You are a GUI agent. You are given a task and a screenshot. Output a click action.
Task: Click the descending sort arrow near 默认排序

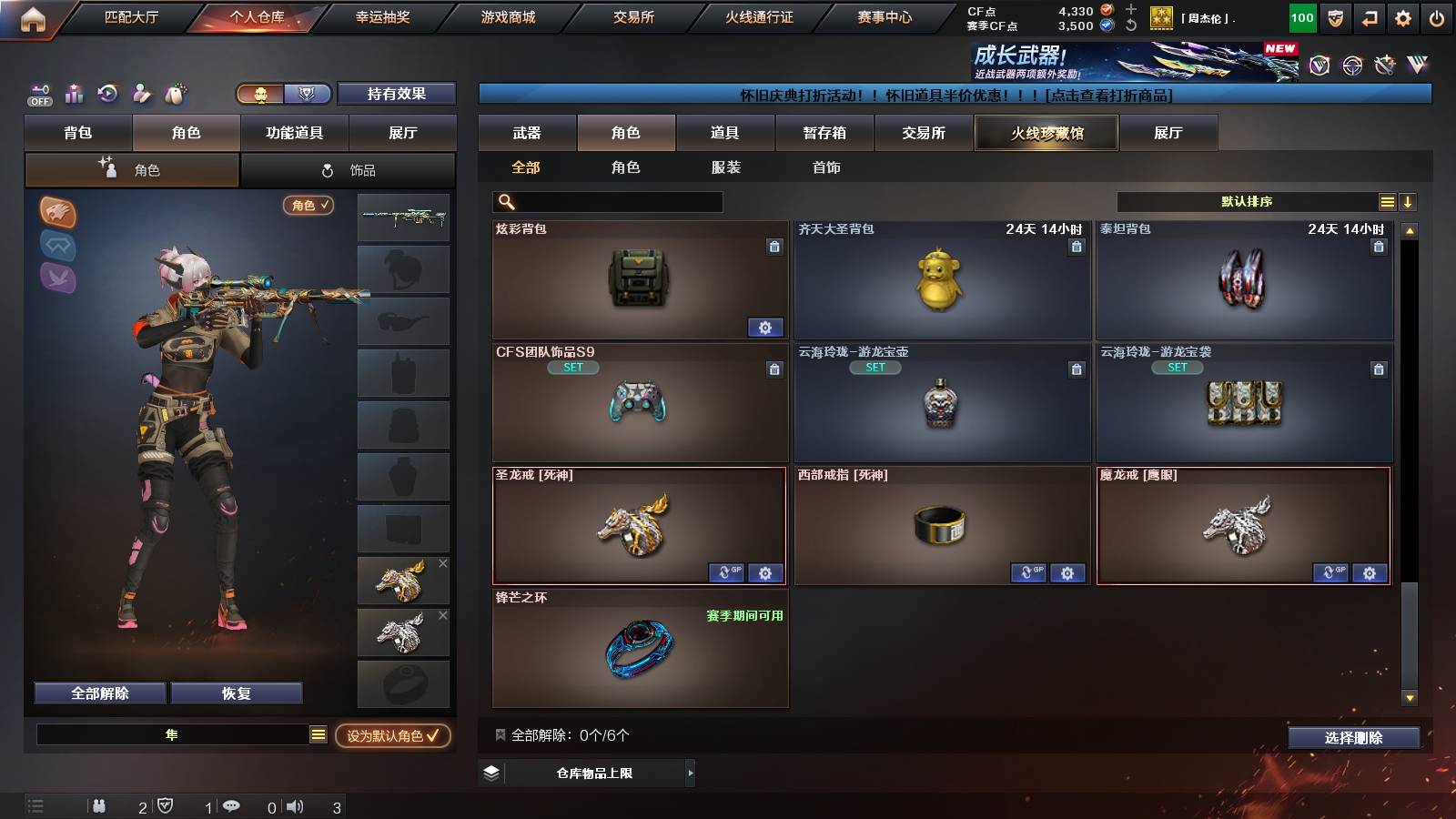coord(1409,201)
